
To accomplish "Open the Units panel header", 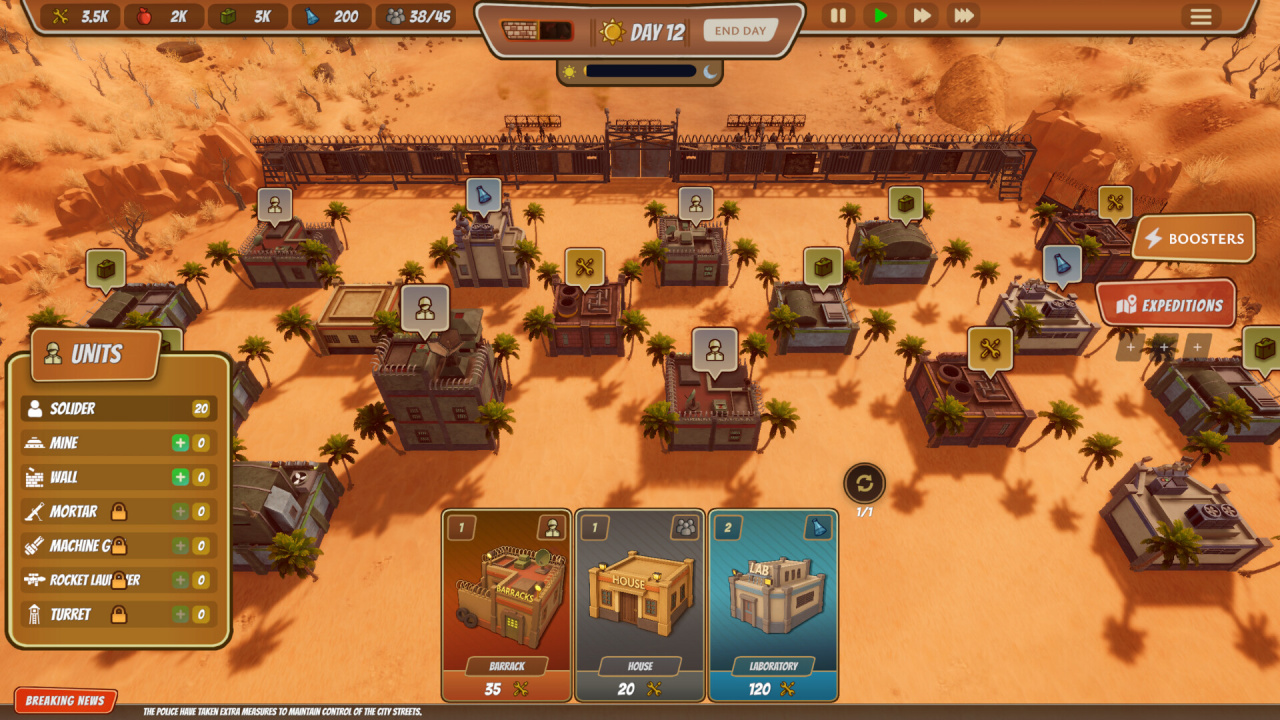I will coord(95,354).
